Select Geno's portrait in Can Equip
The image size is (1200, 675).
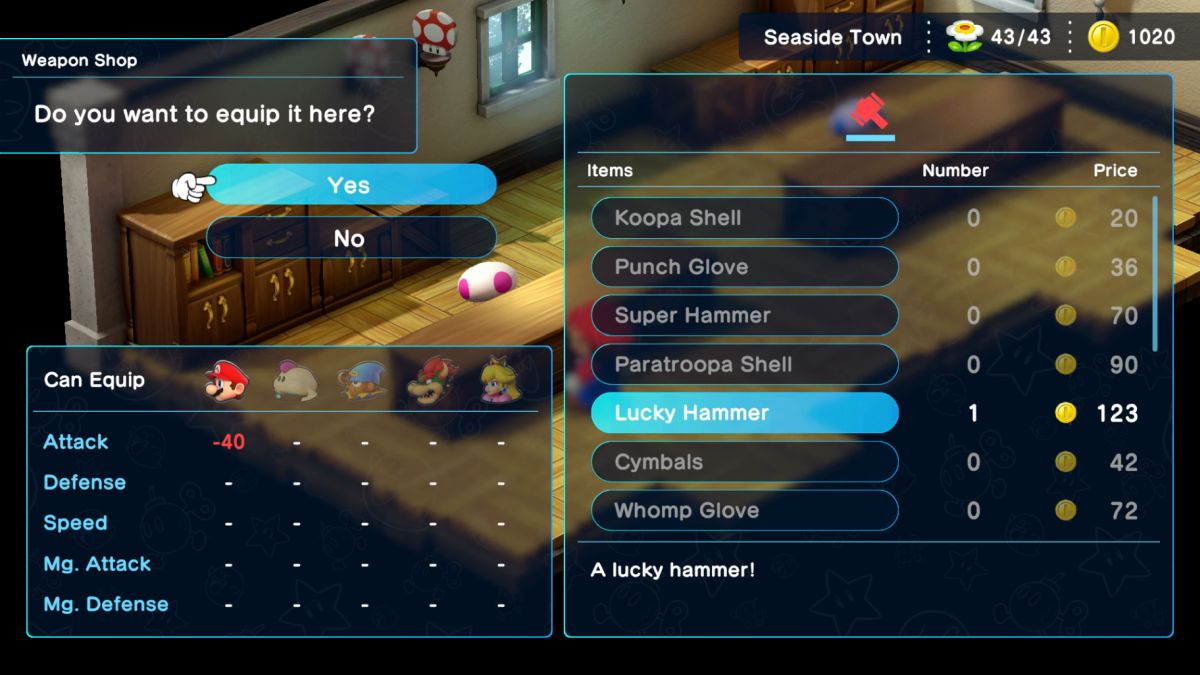point(364,381)
